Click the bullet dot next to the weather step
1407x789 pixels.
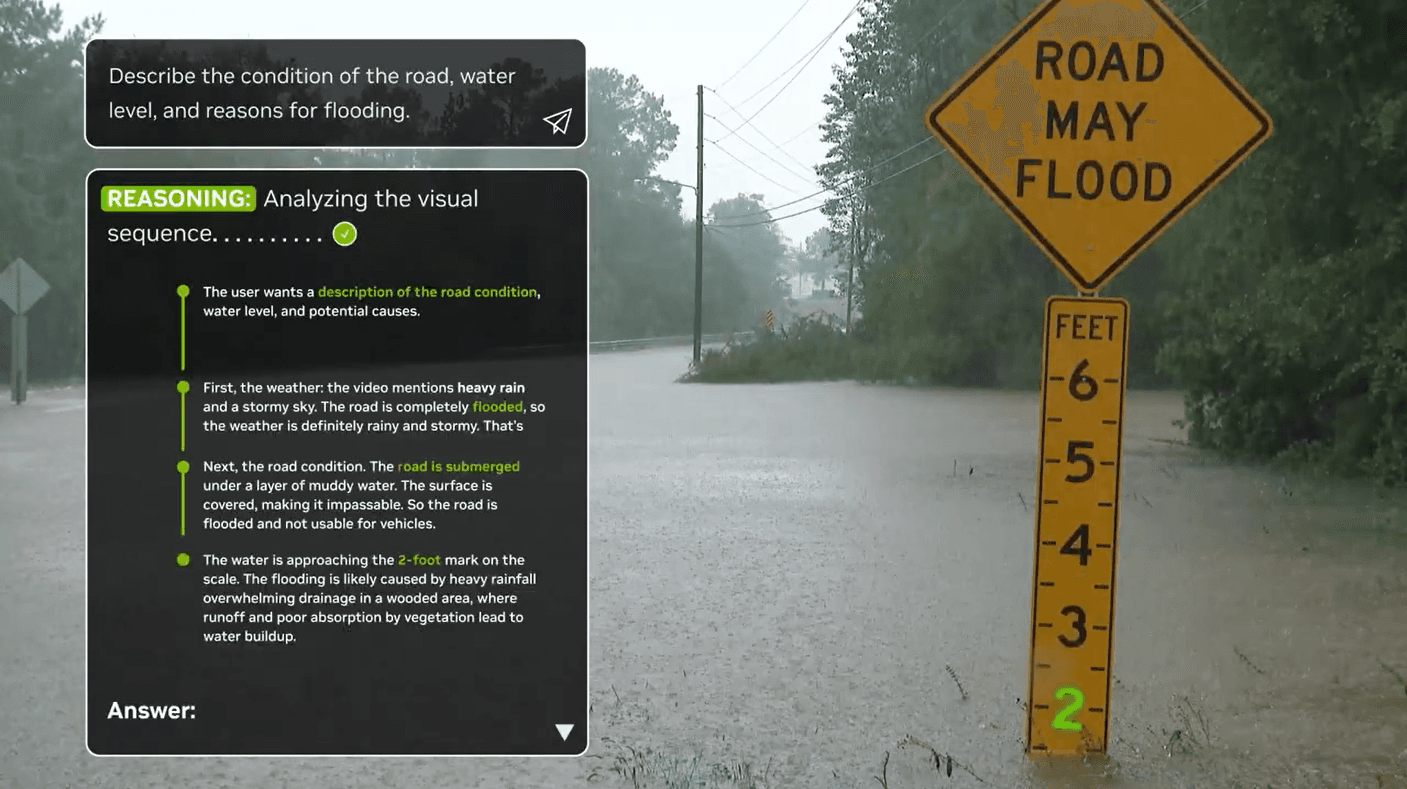(x=183, y=387)
